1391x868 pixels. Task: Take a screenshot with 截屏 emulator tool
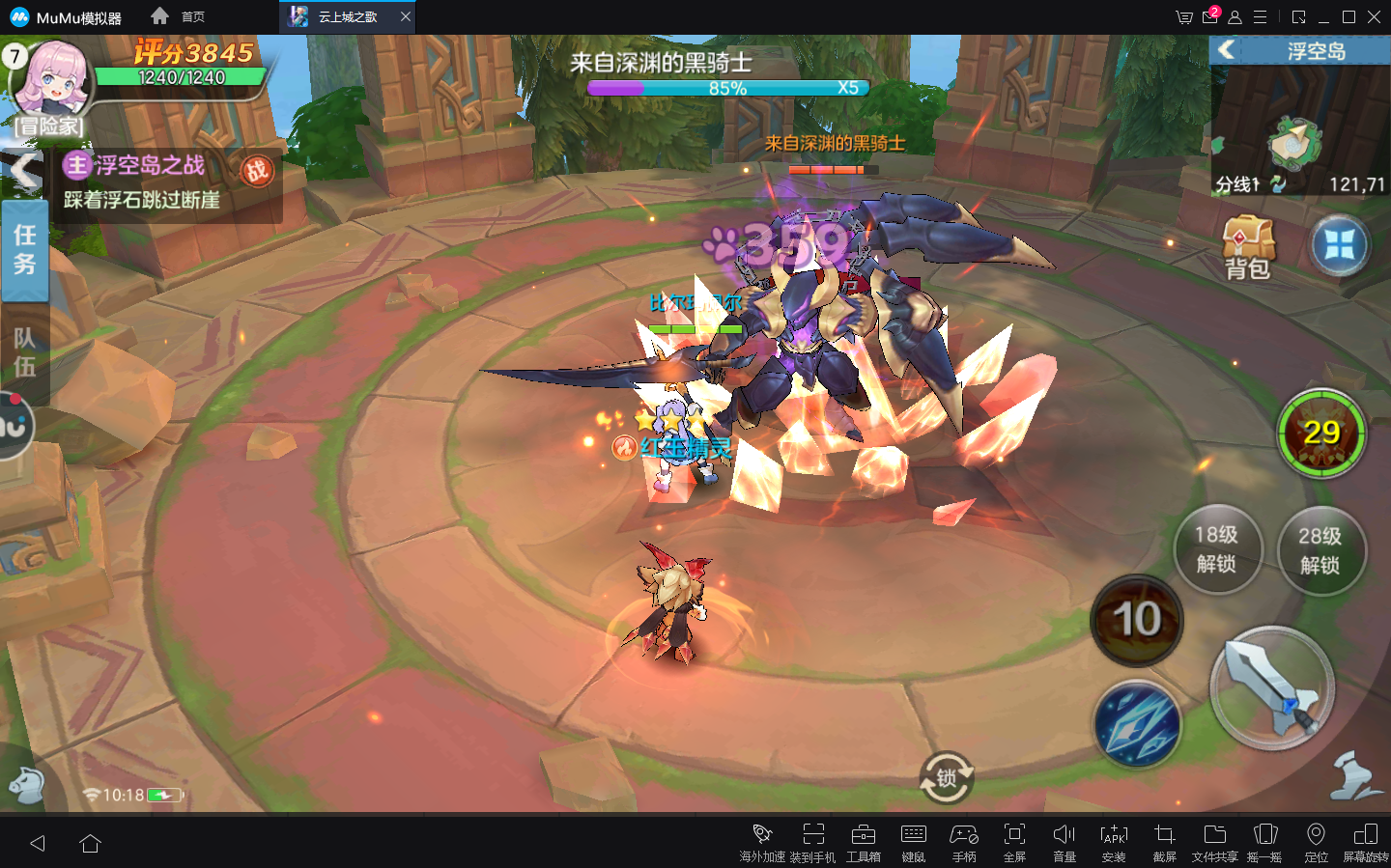pyautogui.click(x=1164, y=842)
